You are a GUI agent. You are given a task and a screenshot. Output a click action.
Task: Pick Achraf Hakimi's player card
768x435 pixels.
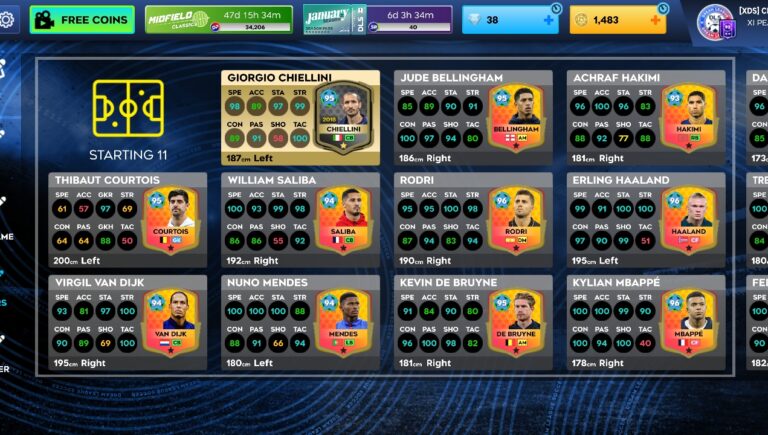[x=646, y=118]
